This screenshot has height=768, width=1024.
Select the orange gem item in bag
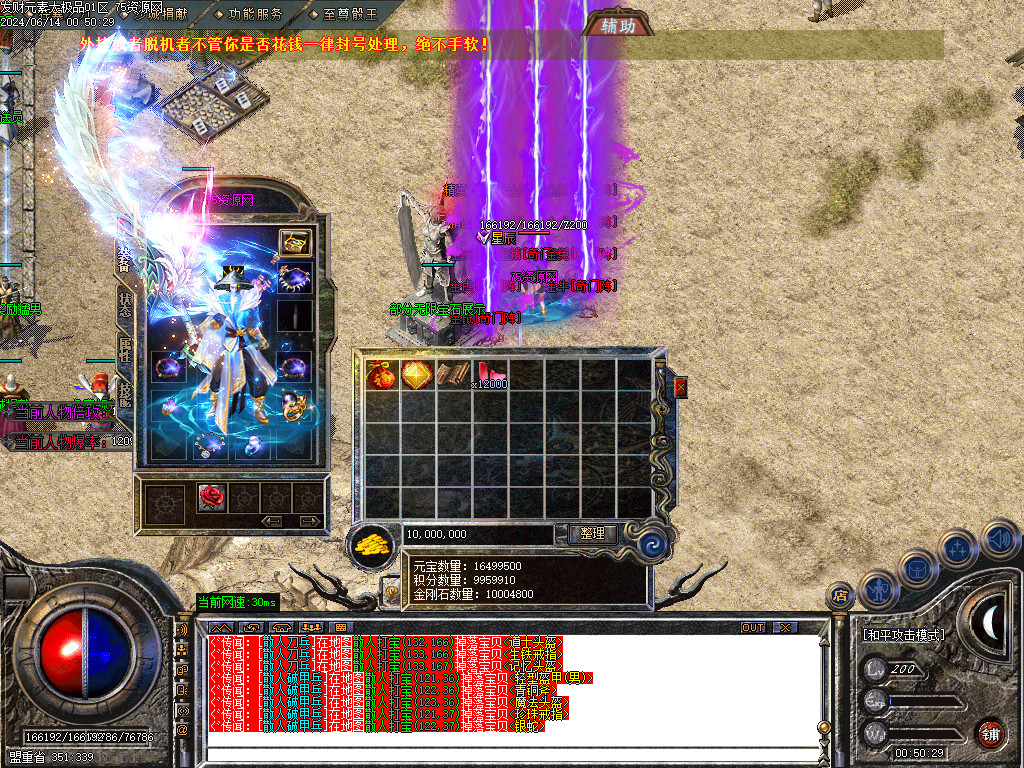point(416,375)
